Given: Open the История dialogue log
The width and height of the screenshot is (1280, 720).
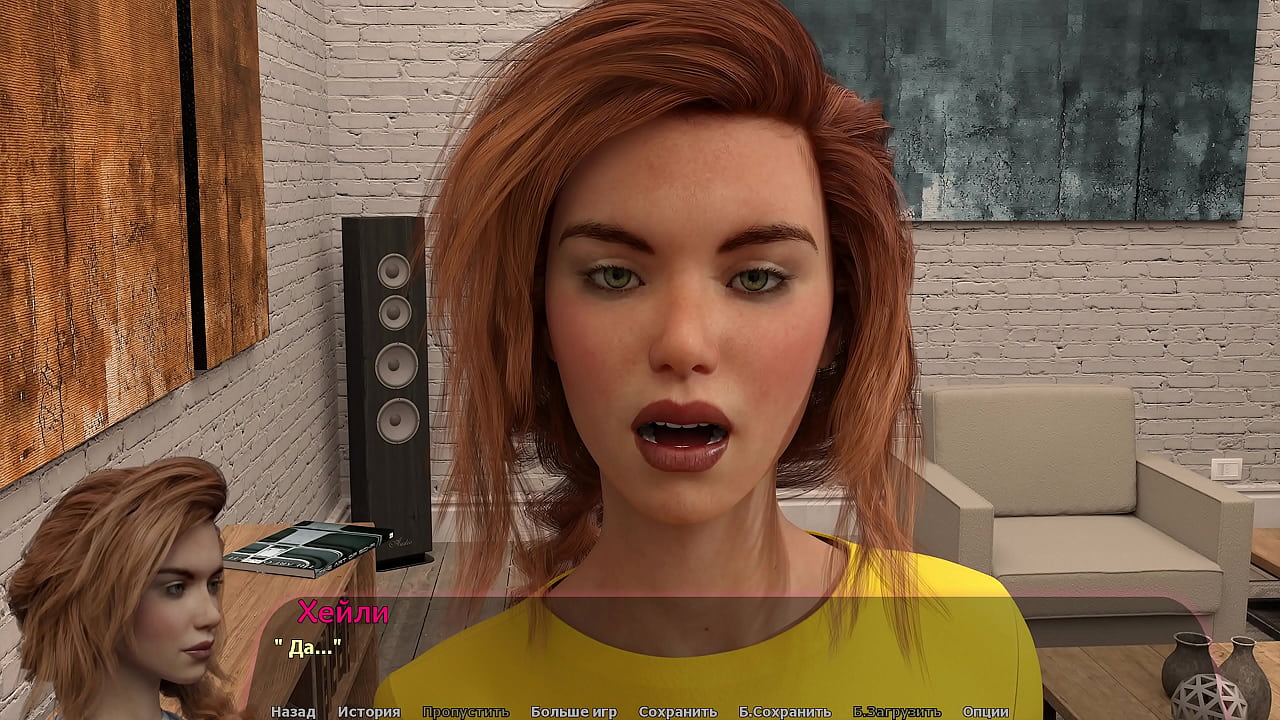Looking at the screenshot, I should [x=369, y=712].
